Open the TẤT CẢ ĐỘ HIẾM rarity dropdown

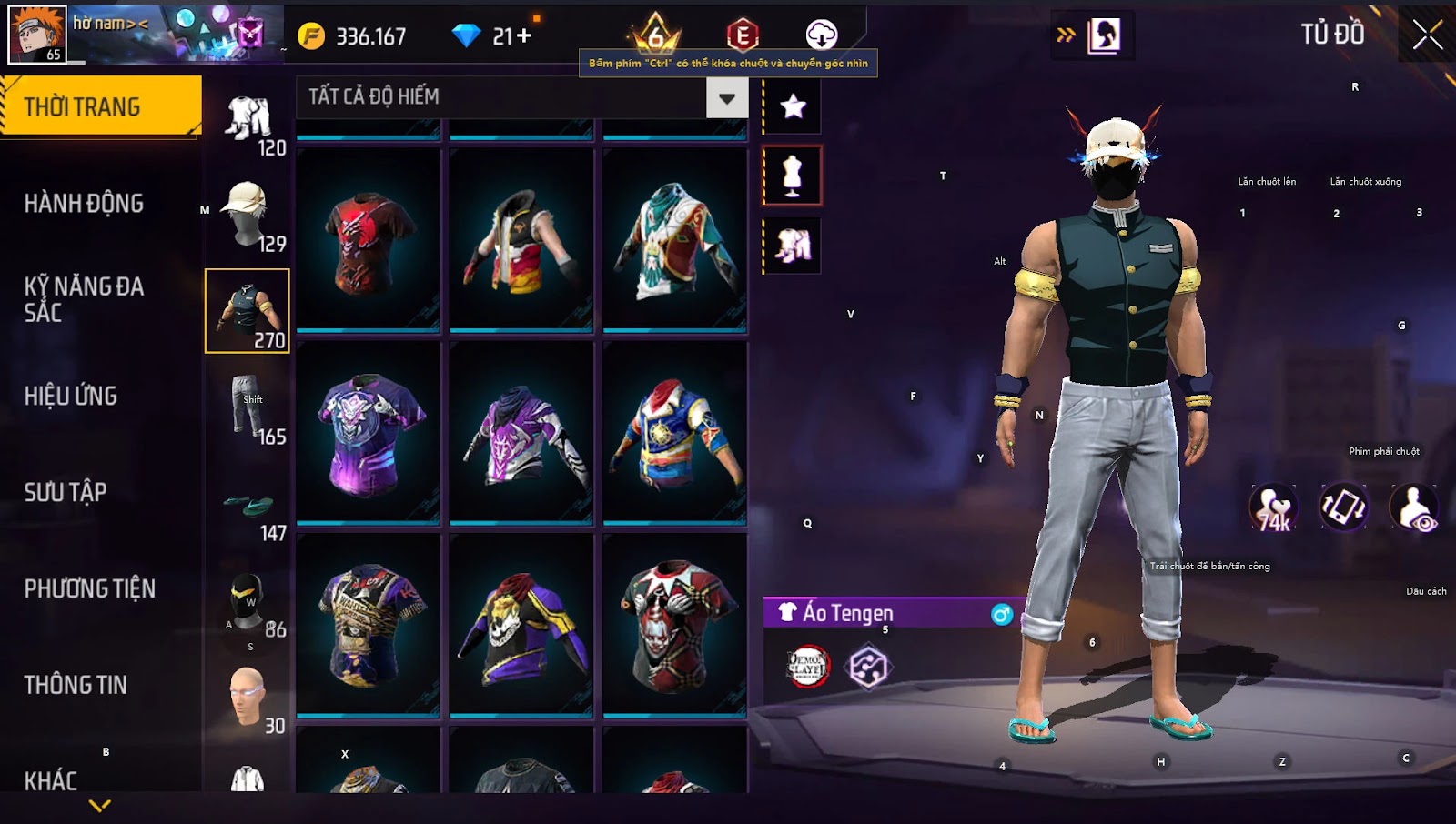coord(726,97)
